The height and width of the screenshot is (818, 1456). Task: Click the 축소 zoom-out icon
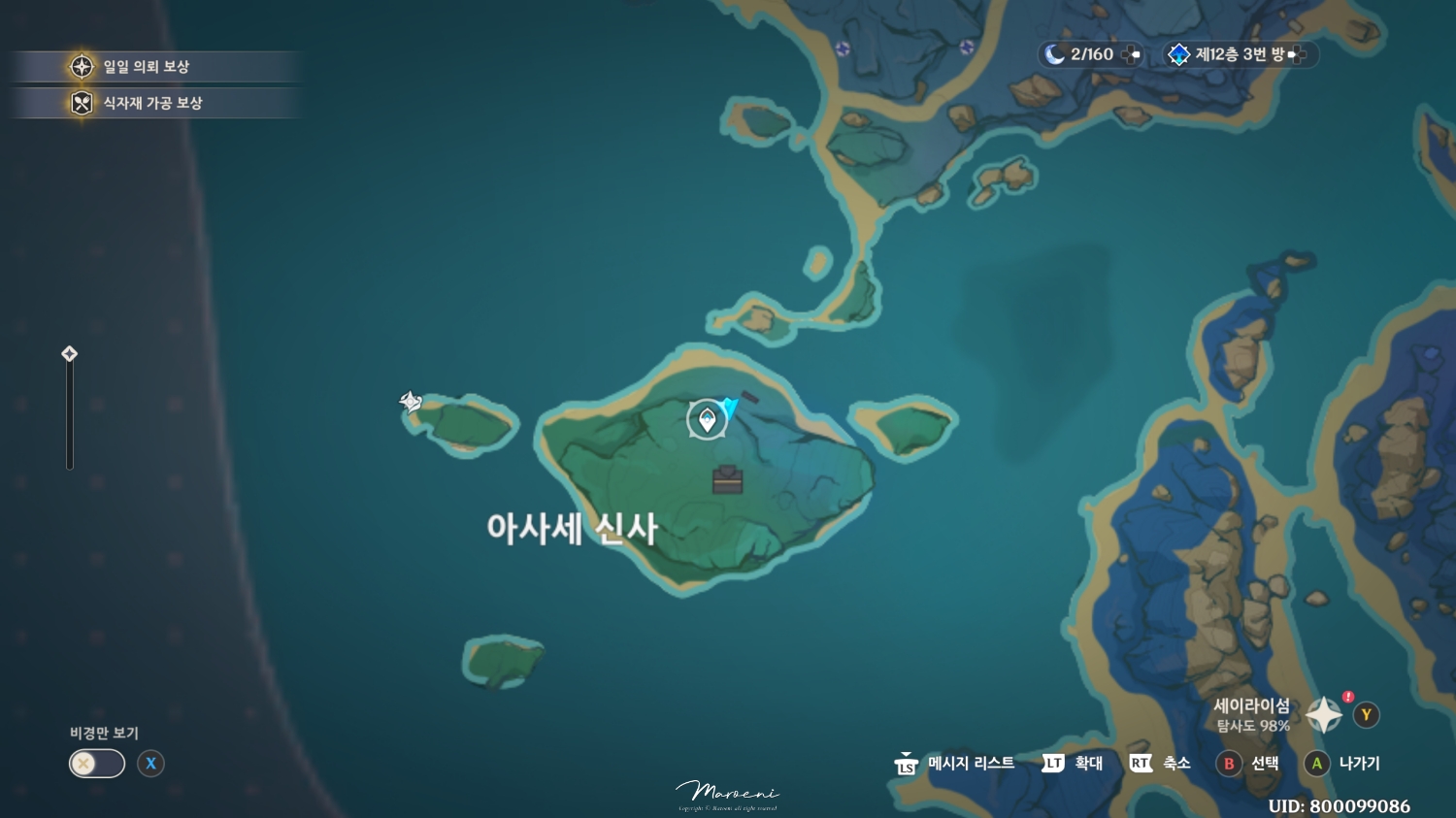pos(1142,764)
